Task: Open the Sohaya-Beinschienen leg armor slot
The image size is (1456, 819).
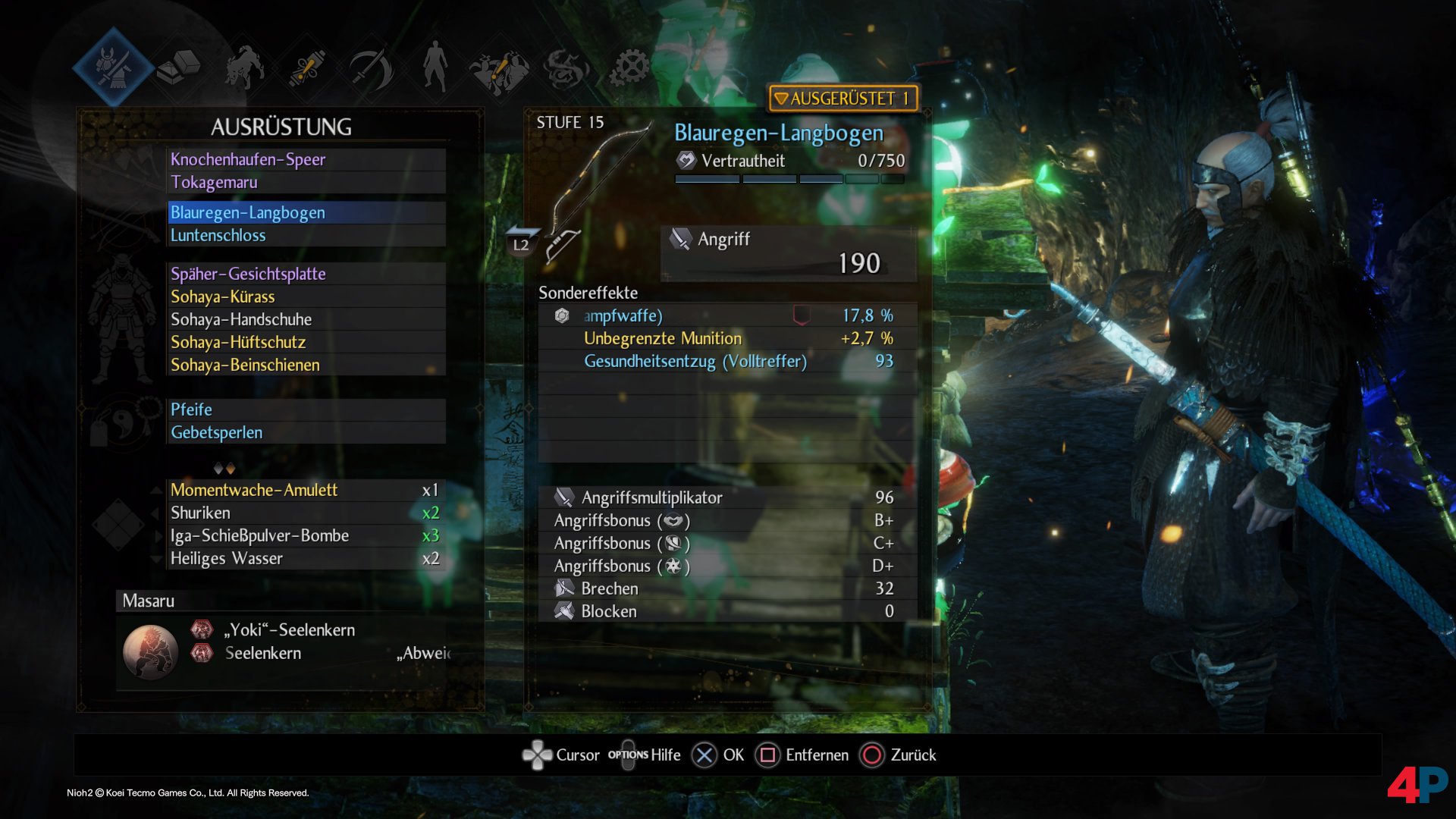Action: (x=306, y=365)
